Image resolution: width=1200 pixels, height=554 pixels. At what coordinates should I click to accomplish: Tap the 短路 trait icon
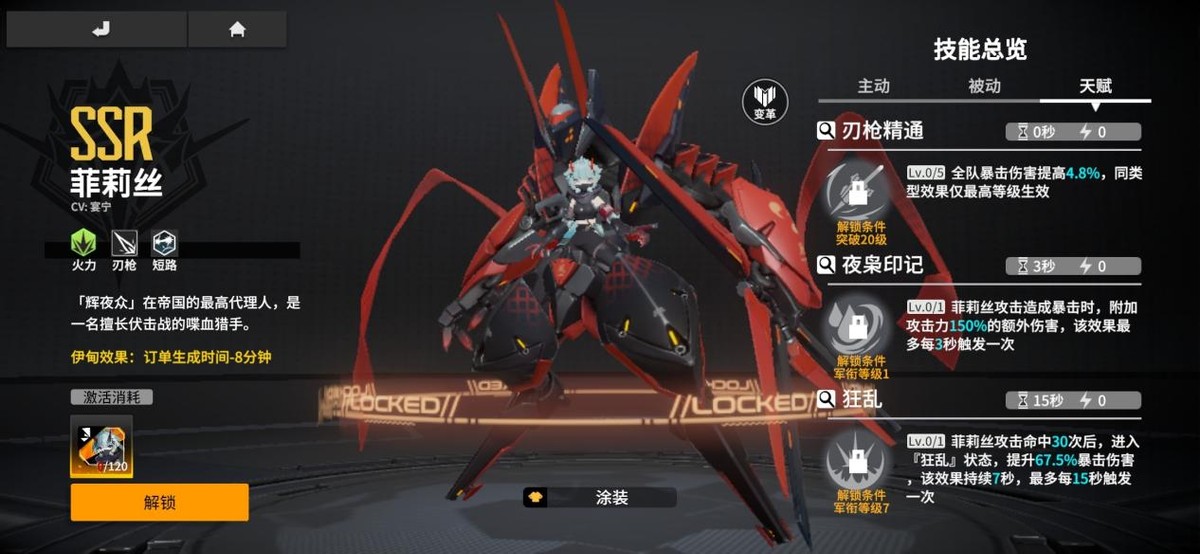(x=164, y=243)
